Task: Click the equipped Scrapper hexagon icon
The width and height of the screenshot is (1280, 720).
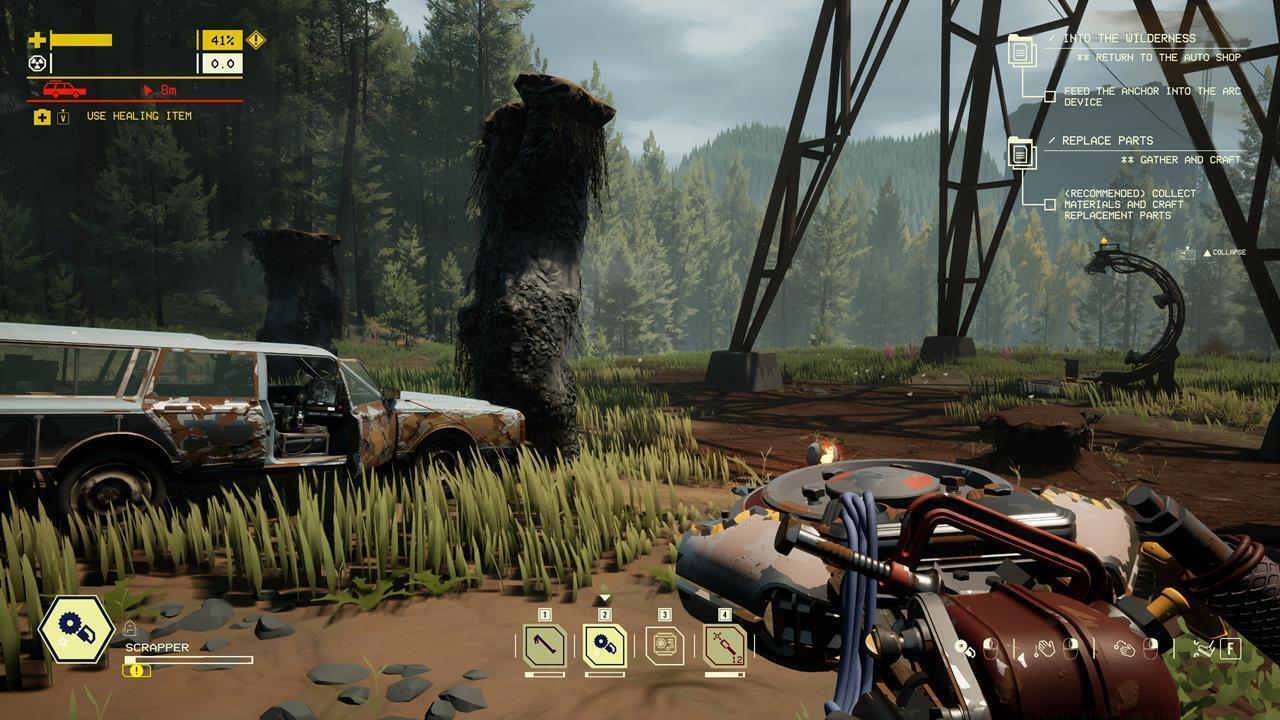Action: (76, 629)
